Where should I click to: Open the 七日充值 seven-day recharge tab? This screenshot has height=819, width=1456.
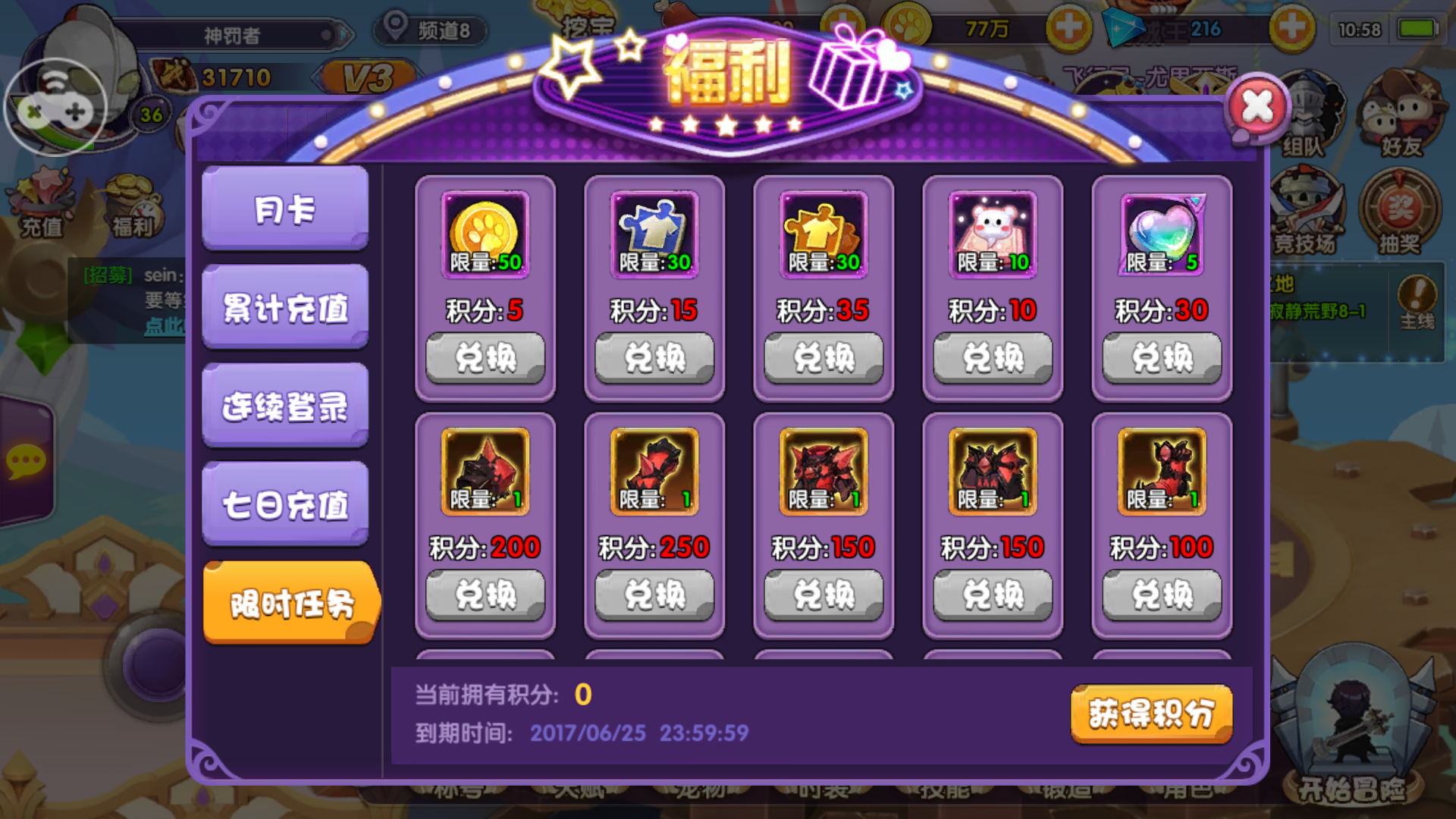pyautogui.click(x=284, y=502)
